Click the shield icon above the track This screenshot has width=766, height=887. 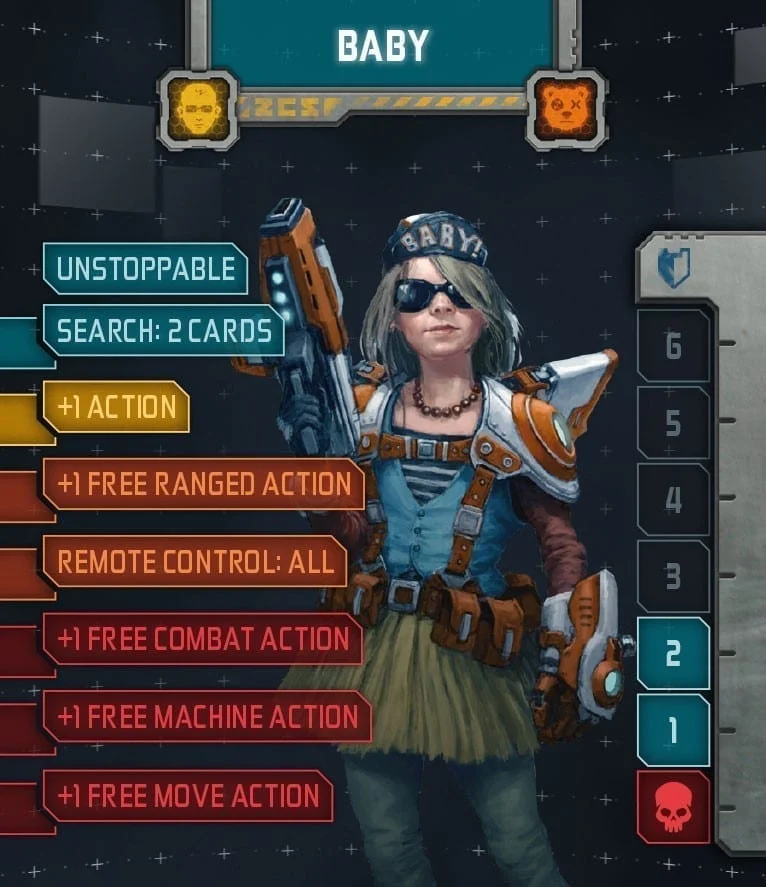click(673, 268)
